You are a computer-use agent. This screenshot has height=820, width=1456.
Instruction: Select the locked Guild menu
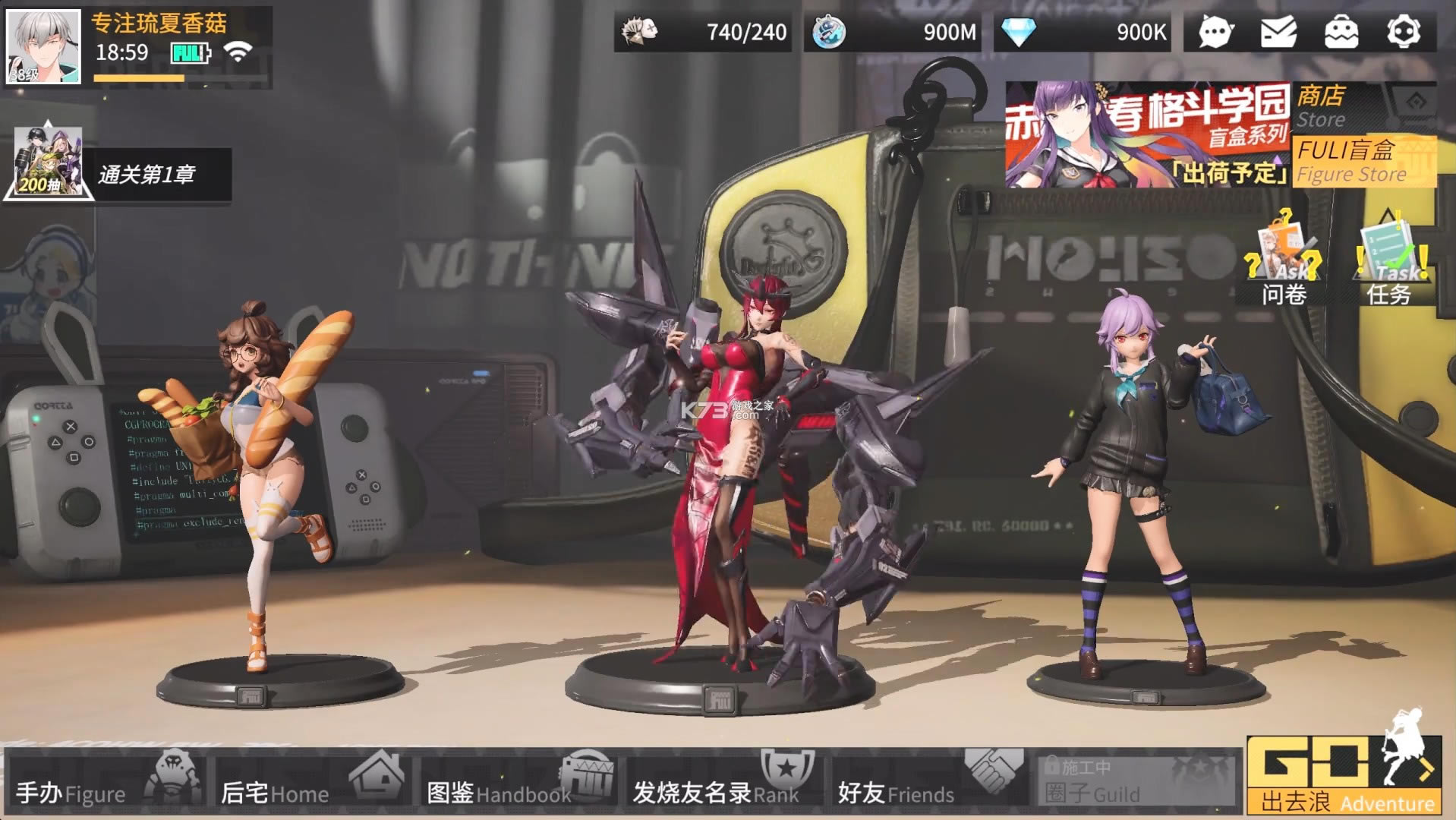tap(1135, 782)
